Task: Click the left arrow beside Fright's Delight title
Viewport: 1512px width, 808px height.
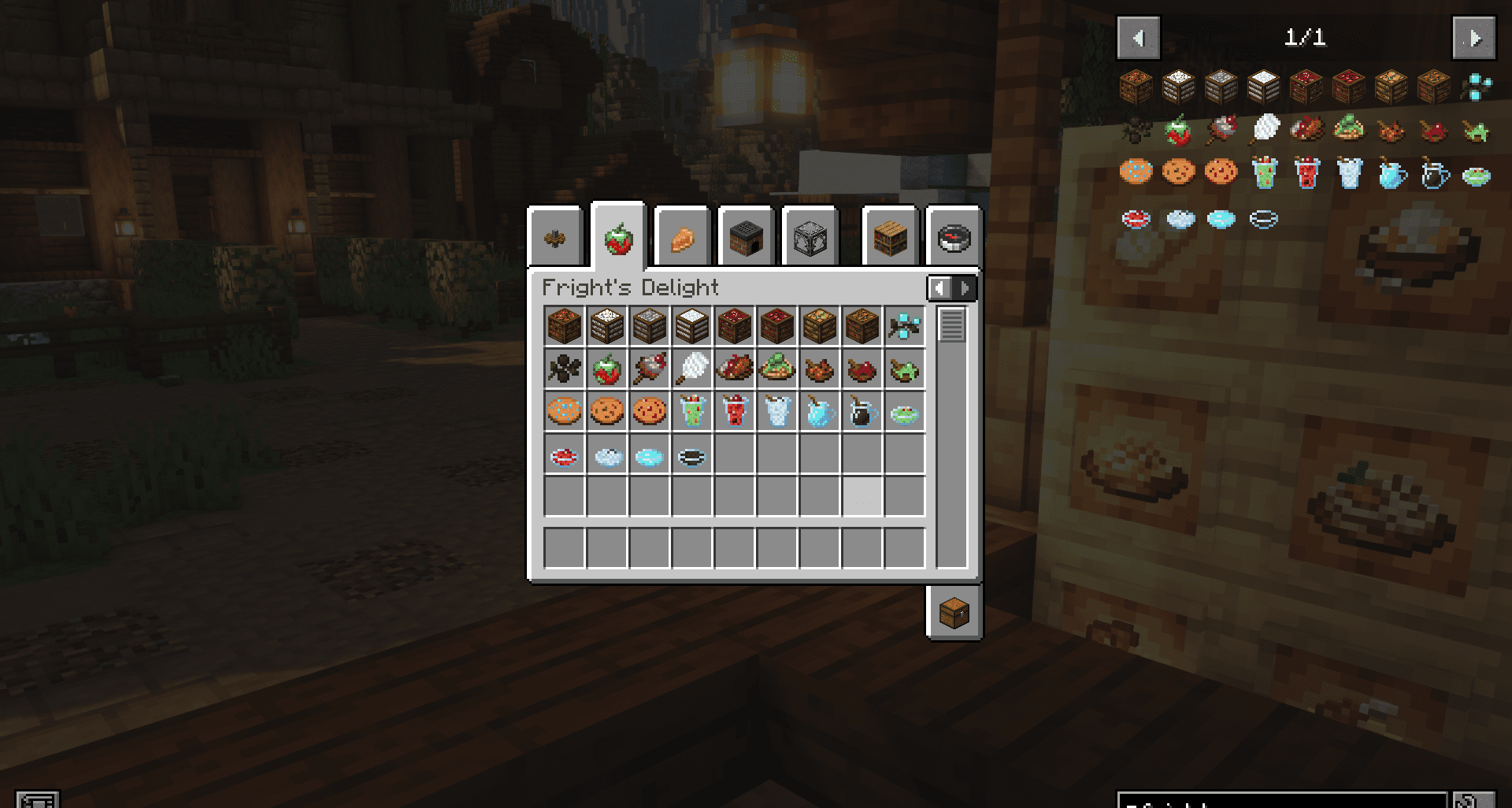Action: point(940,288)
